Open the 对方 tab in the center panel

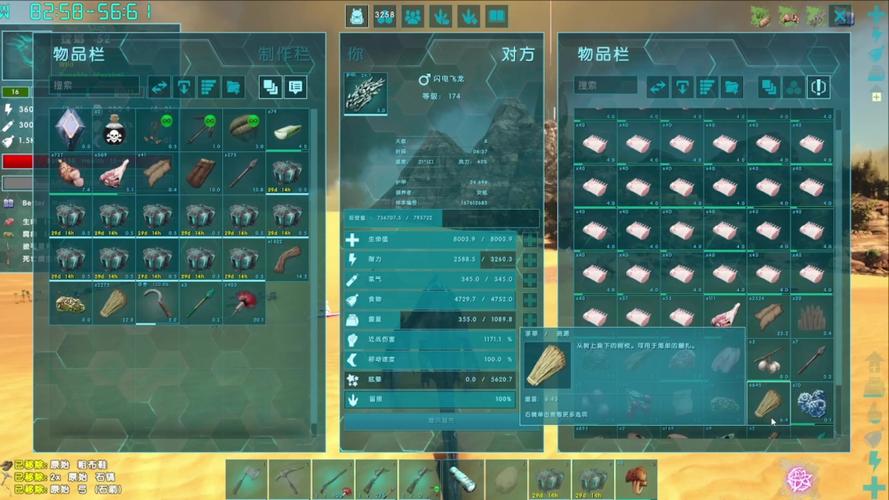point(517,53)
